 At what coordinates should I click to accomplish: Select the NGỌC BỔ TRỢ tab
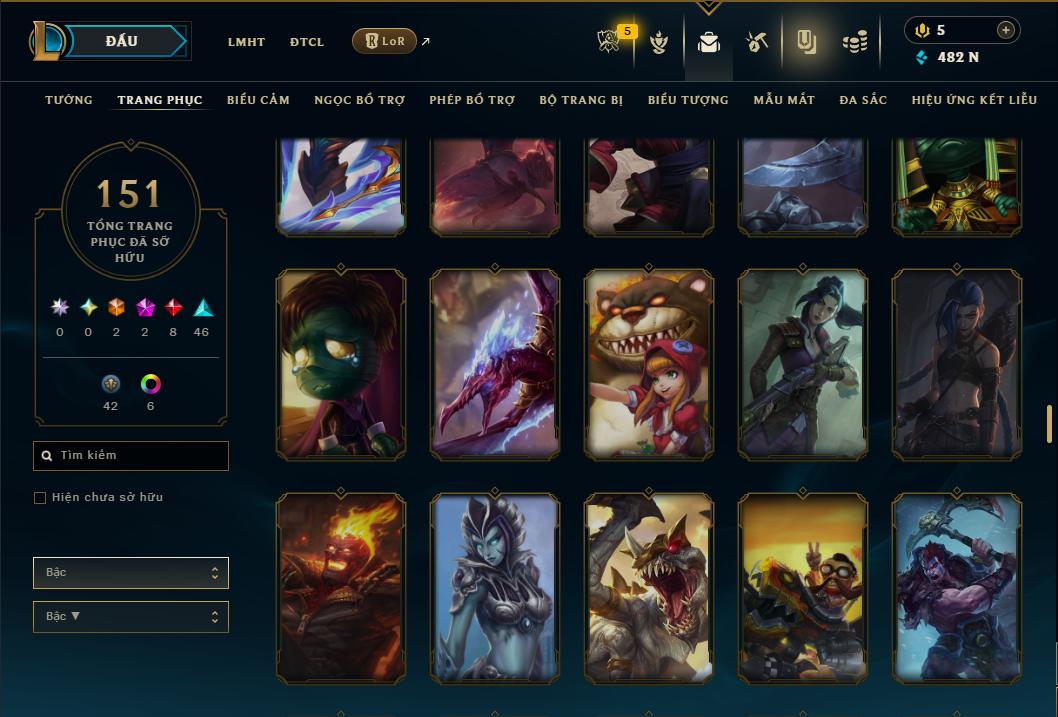click(x=359, y=100)
